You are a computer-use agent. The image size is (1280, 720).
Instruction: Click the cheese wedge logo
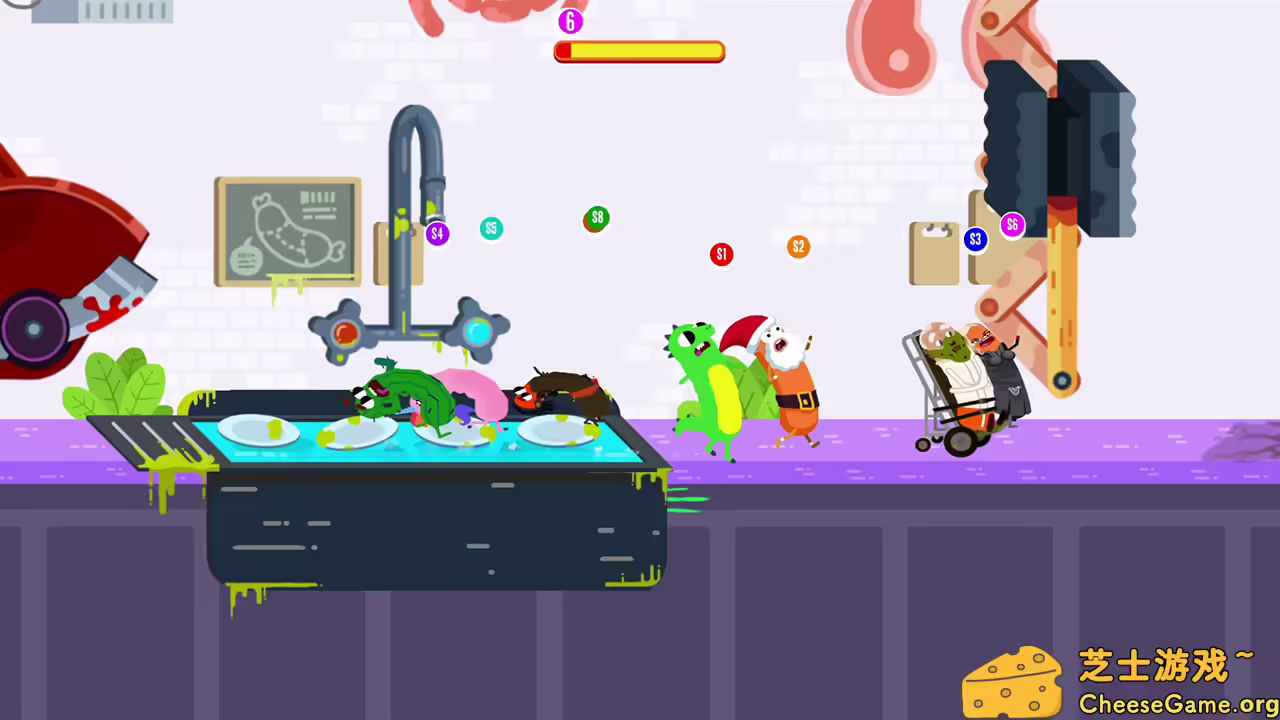click(1015, 680)
